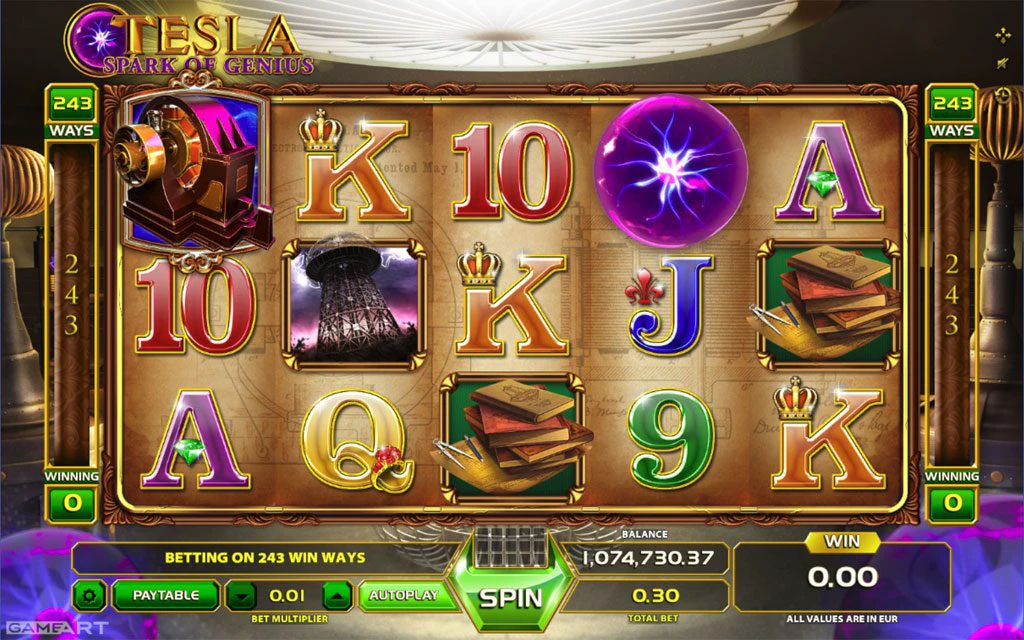Start Autoplay mode

click(403, 595)
